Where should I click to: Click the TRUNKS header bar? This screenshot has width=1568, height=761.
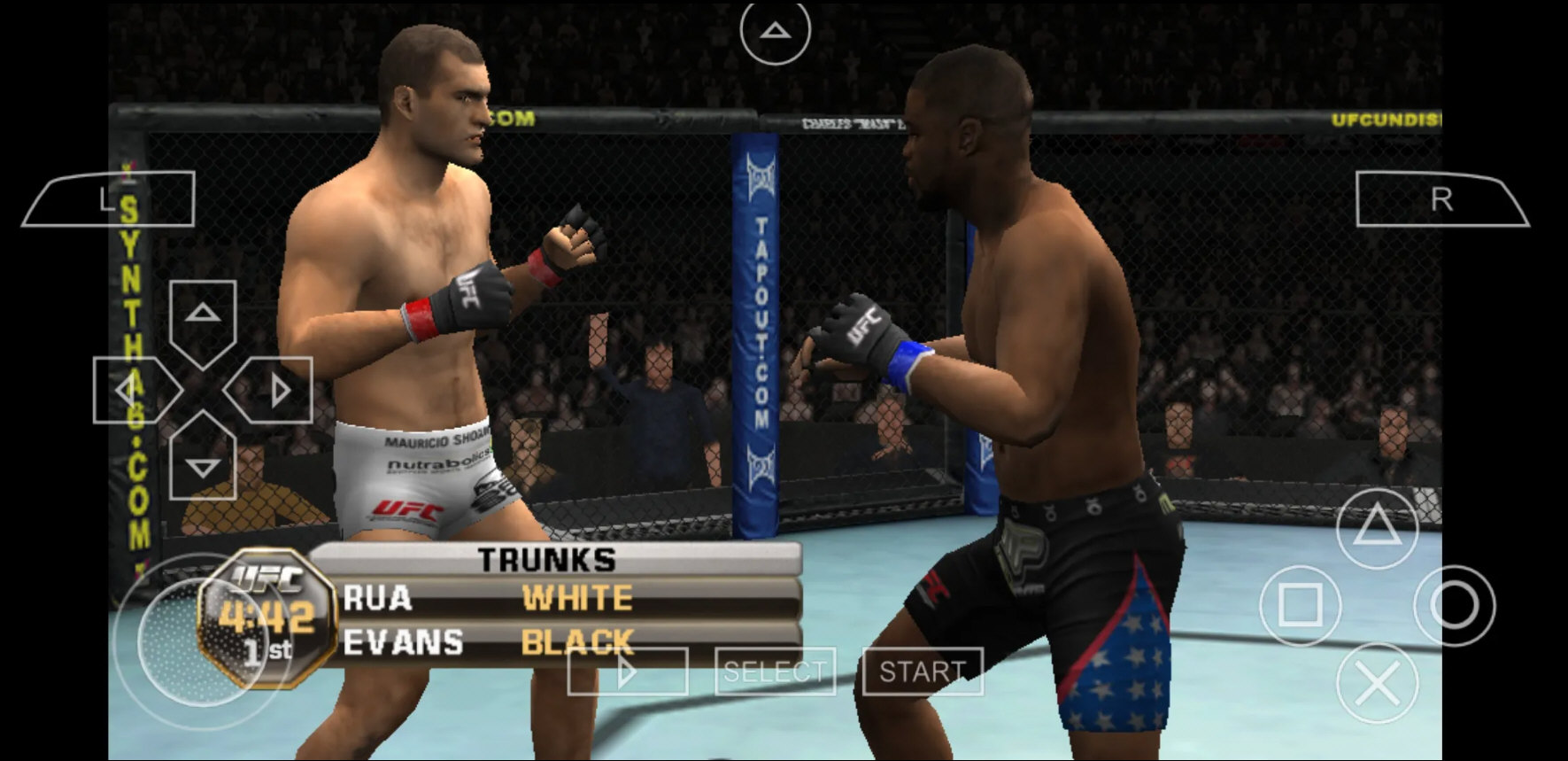(546, 560)
